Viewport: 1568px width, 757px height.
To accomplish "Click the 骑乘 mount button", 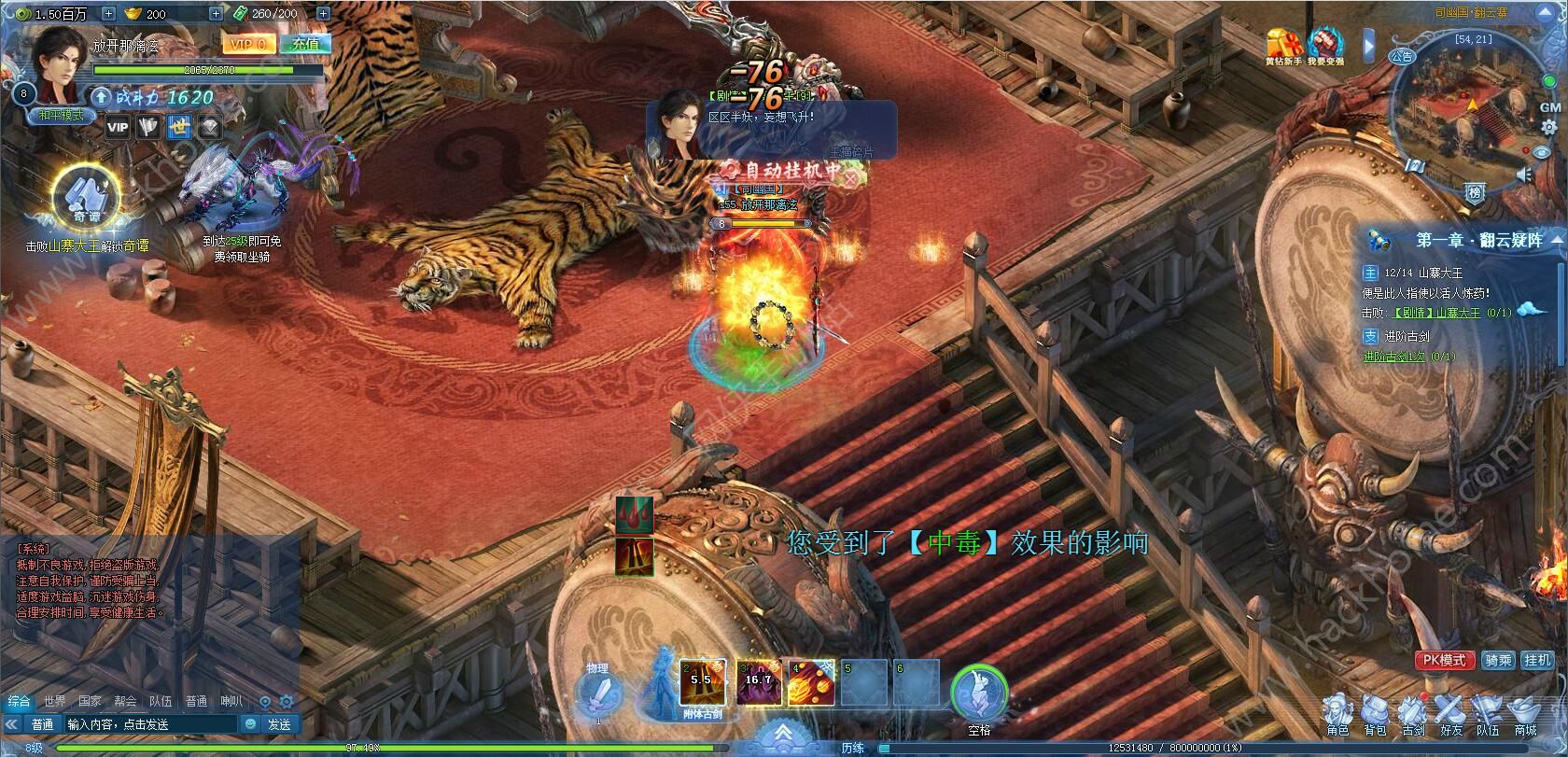I will point(1497,660).
